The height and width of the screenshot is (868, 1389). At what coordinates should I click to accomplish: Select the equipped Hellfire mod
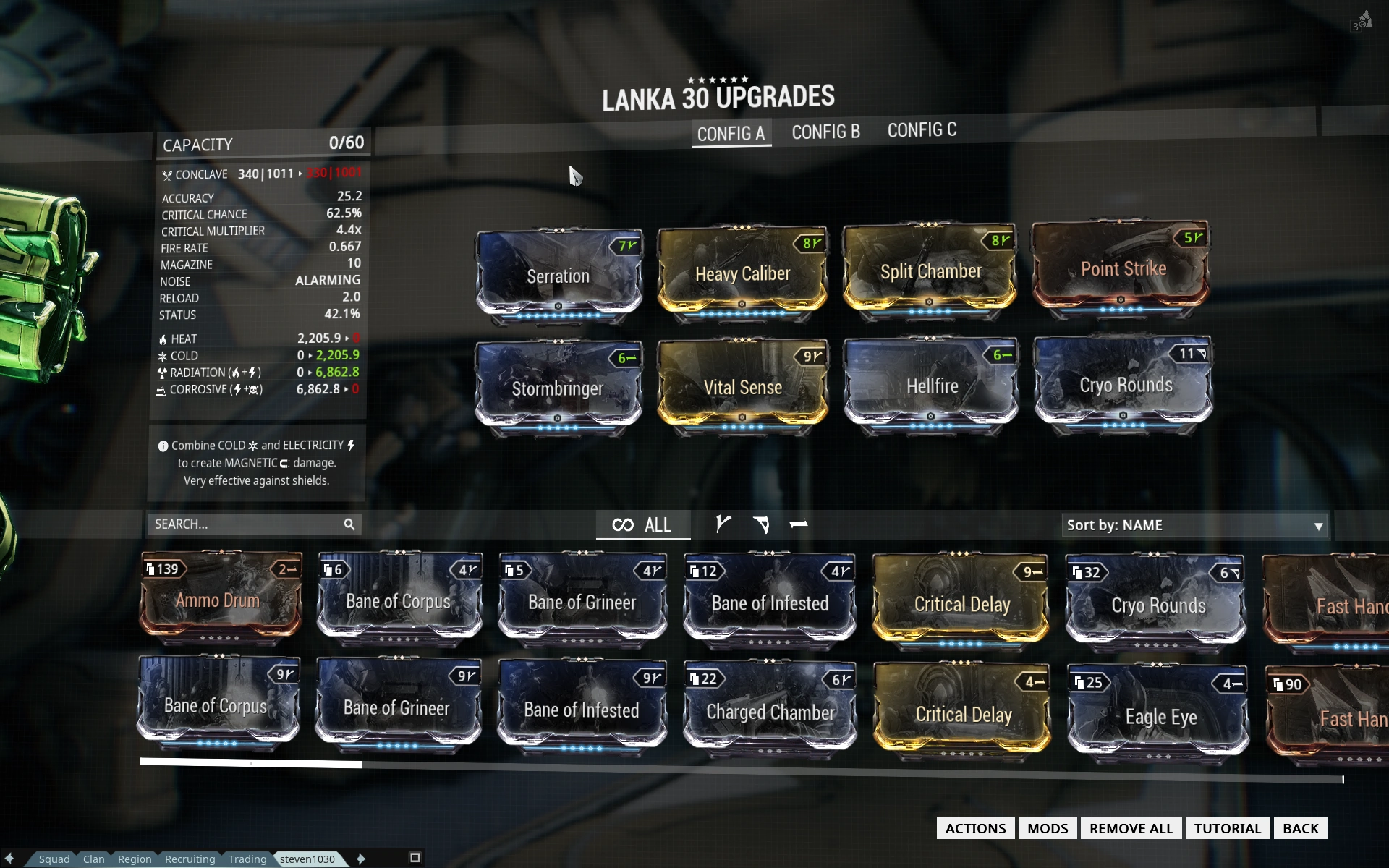[932, 385]
